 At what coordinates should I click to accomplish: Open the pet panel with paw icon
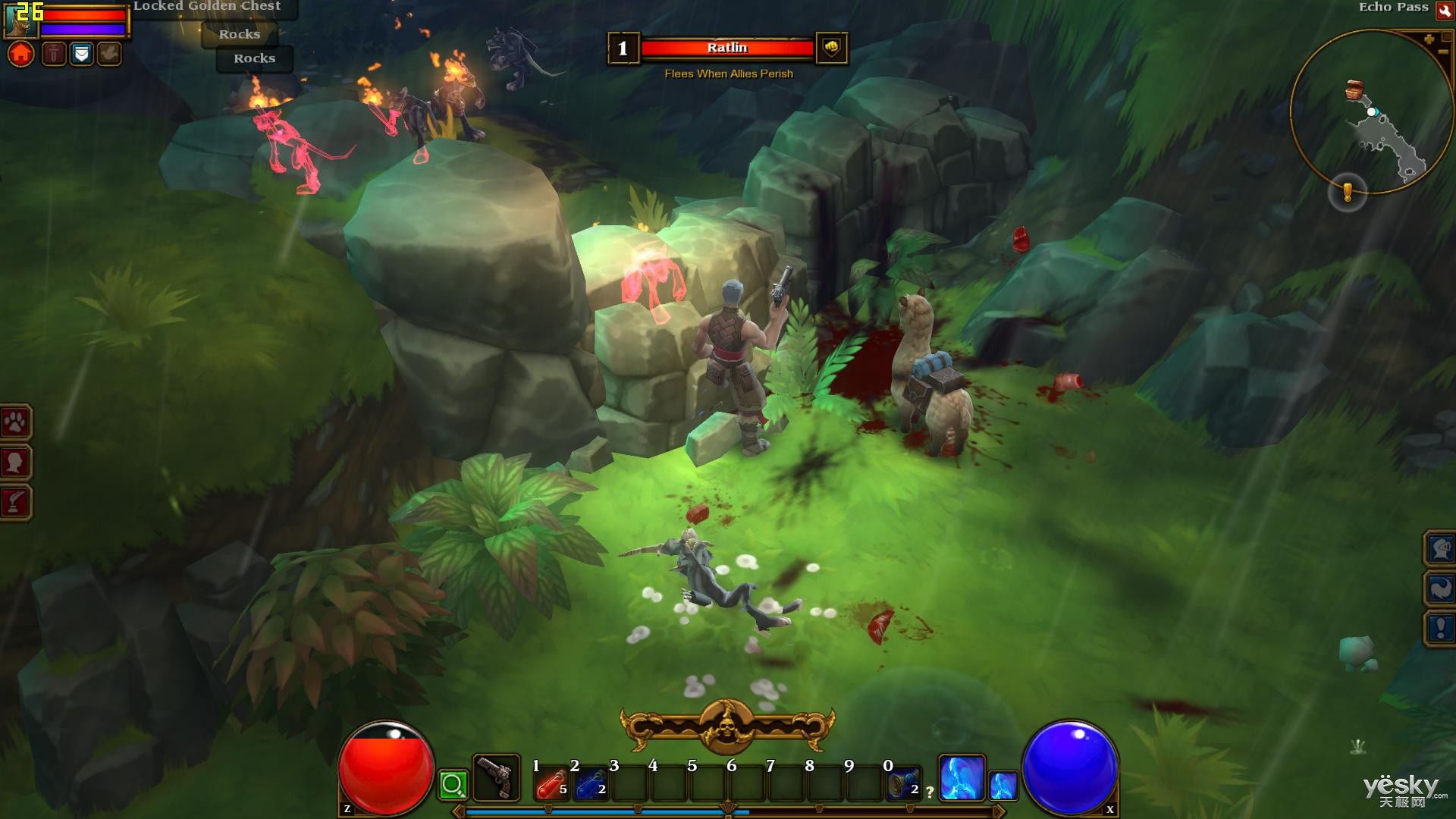(x=15, y=422)
